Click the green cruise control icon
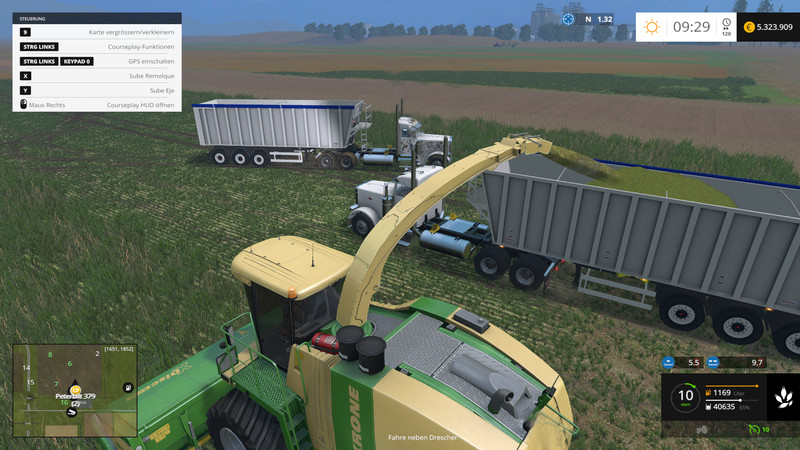Screen dimensions: 800x450 (753, 430)
